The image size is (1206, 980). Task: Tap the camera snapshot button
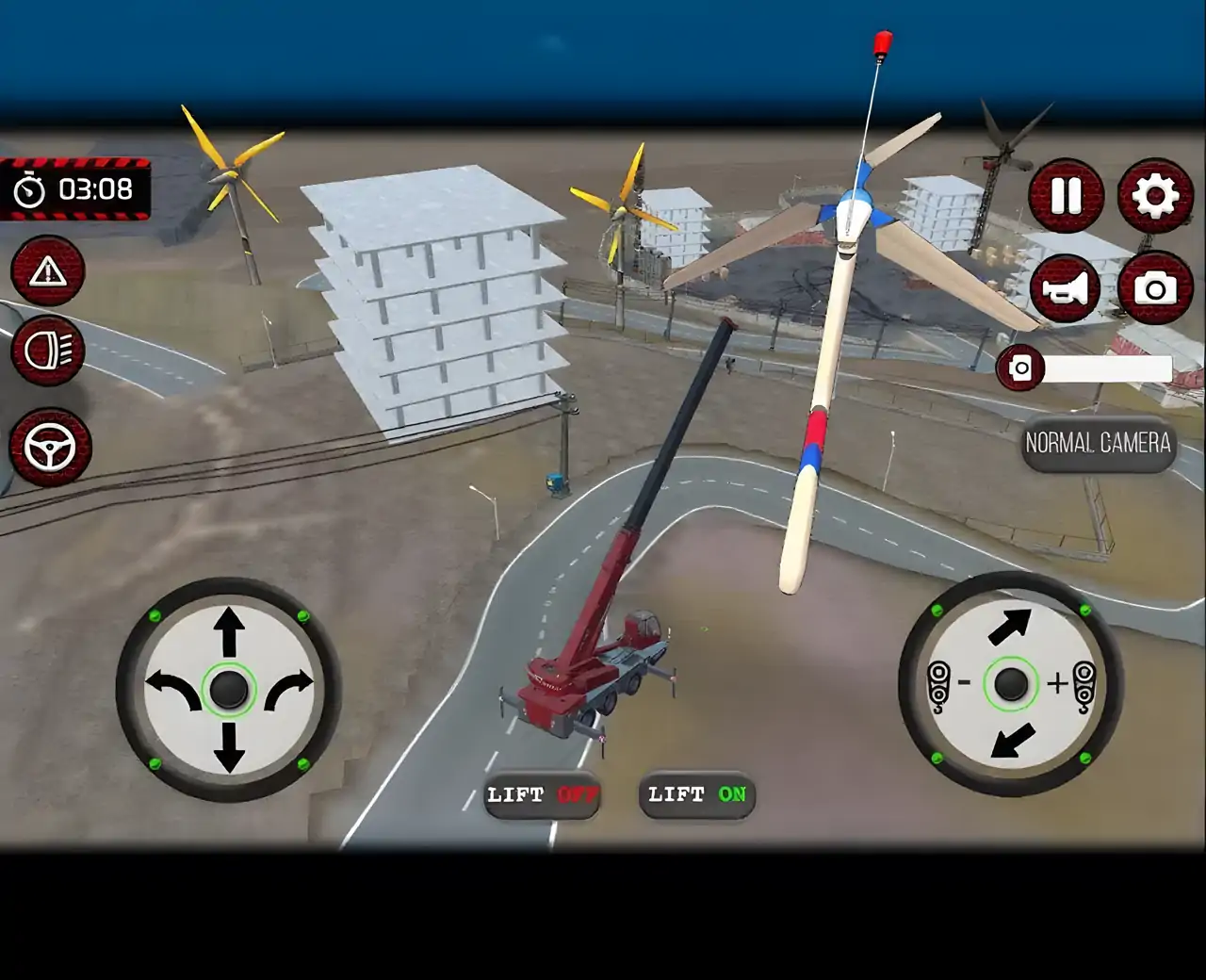(x=1155, y=288)
